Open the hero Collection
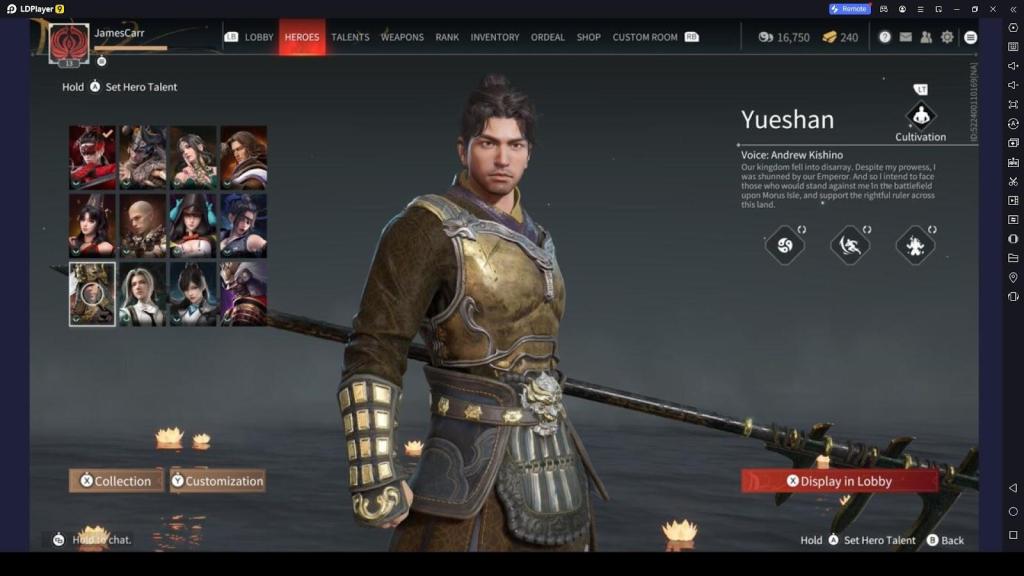 click(x=116, y=481)
